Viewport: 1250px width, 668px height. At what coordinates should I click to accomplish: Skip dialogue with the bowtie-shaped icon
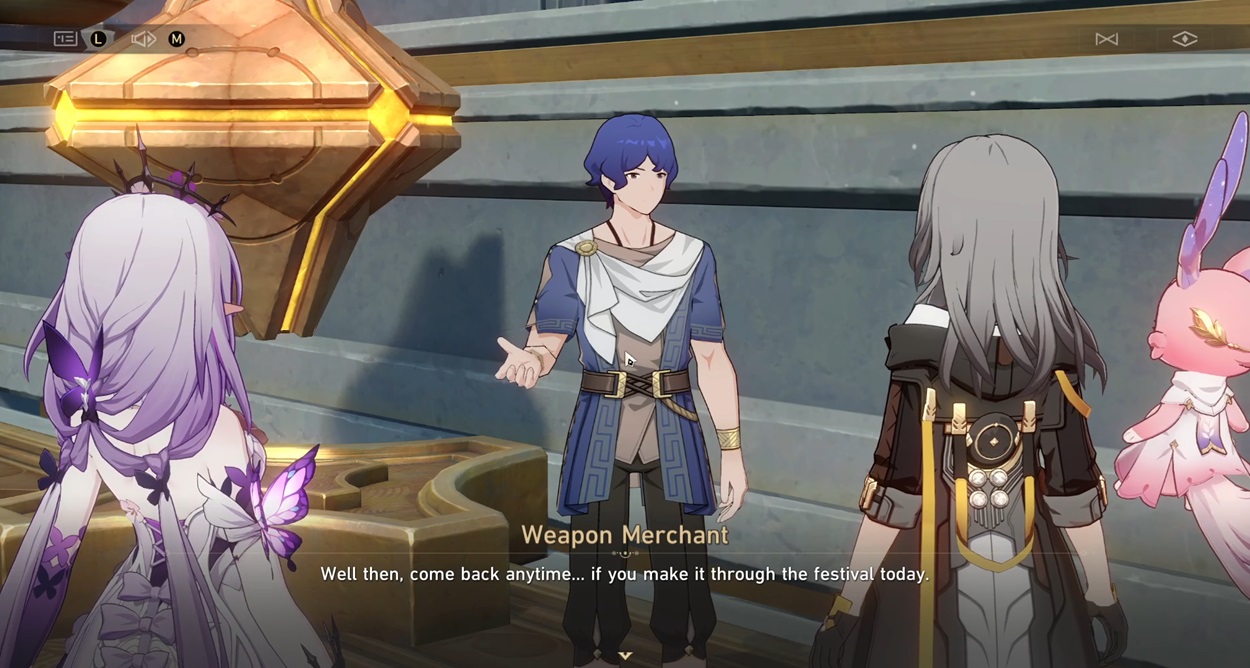[1106, 39]
